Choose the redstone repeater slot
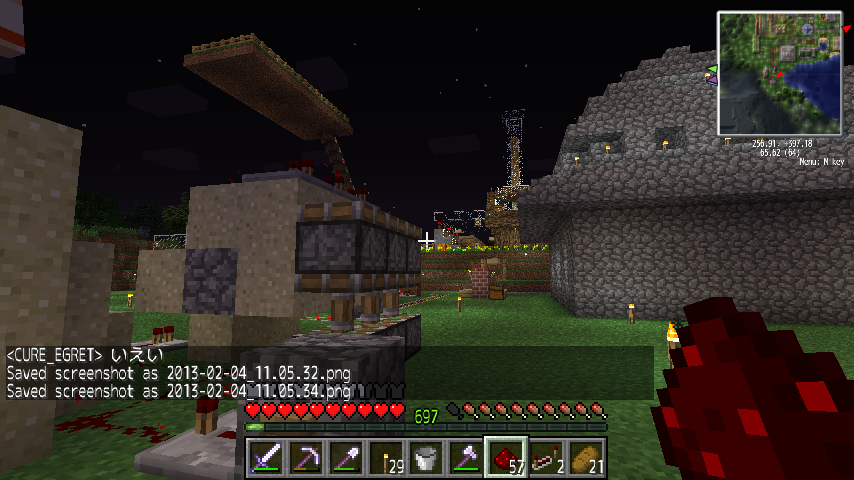The height and width of the screenshot is (480, 854). click(x=546, y=459)
